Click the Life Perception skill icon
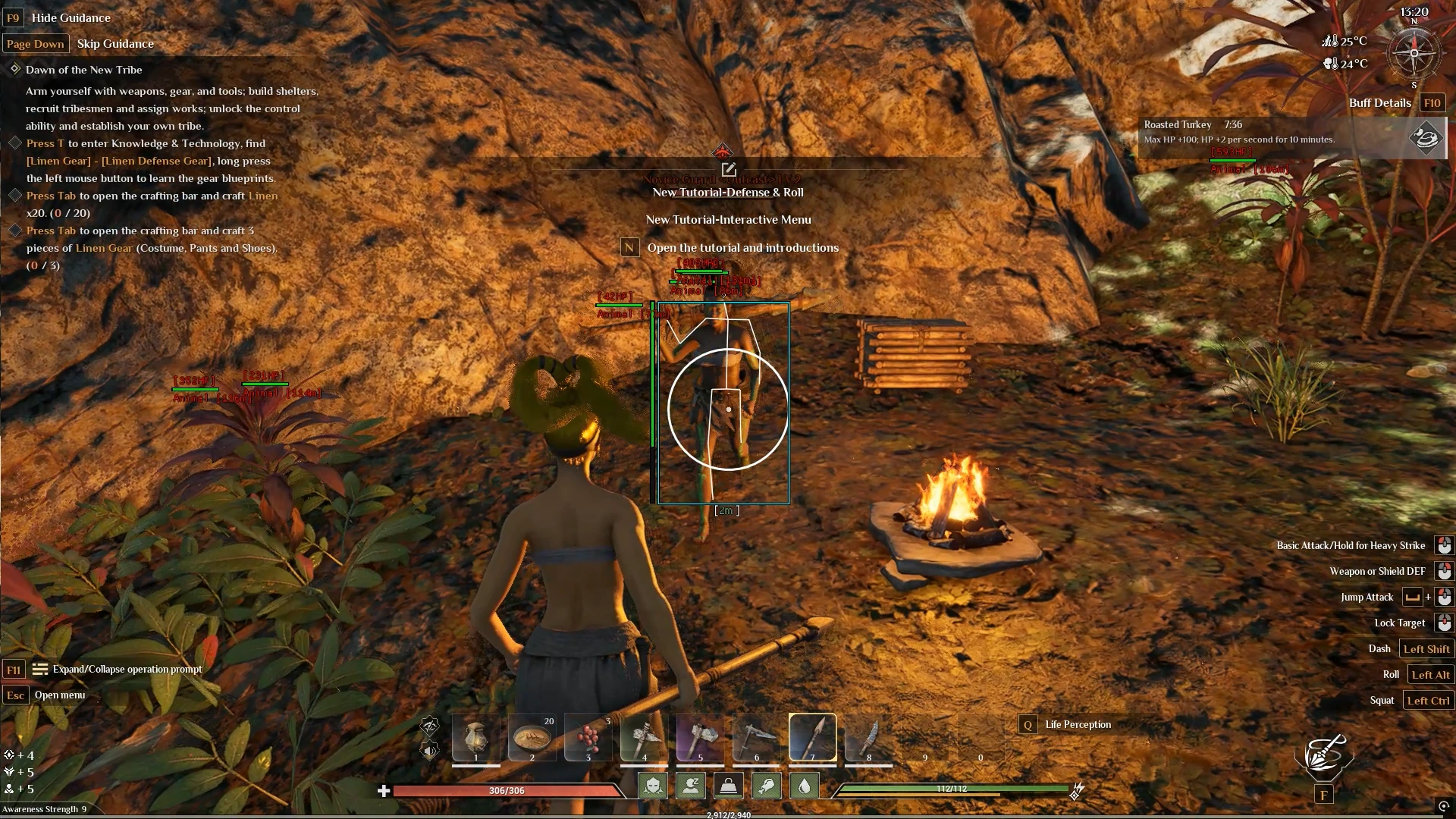Viewport: 1456px width, 819px height. tap(1028, 724)
